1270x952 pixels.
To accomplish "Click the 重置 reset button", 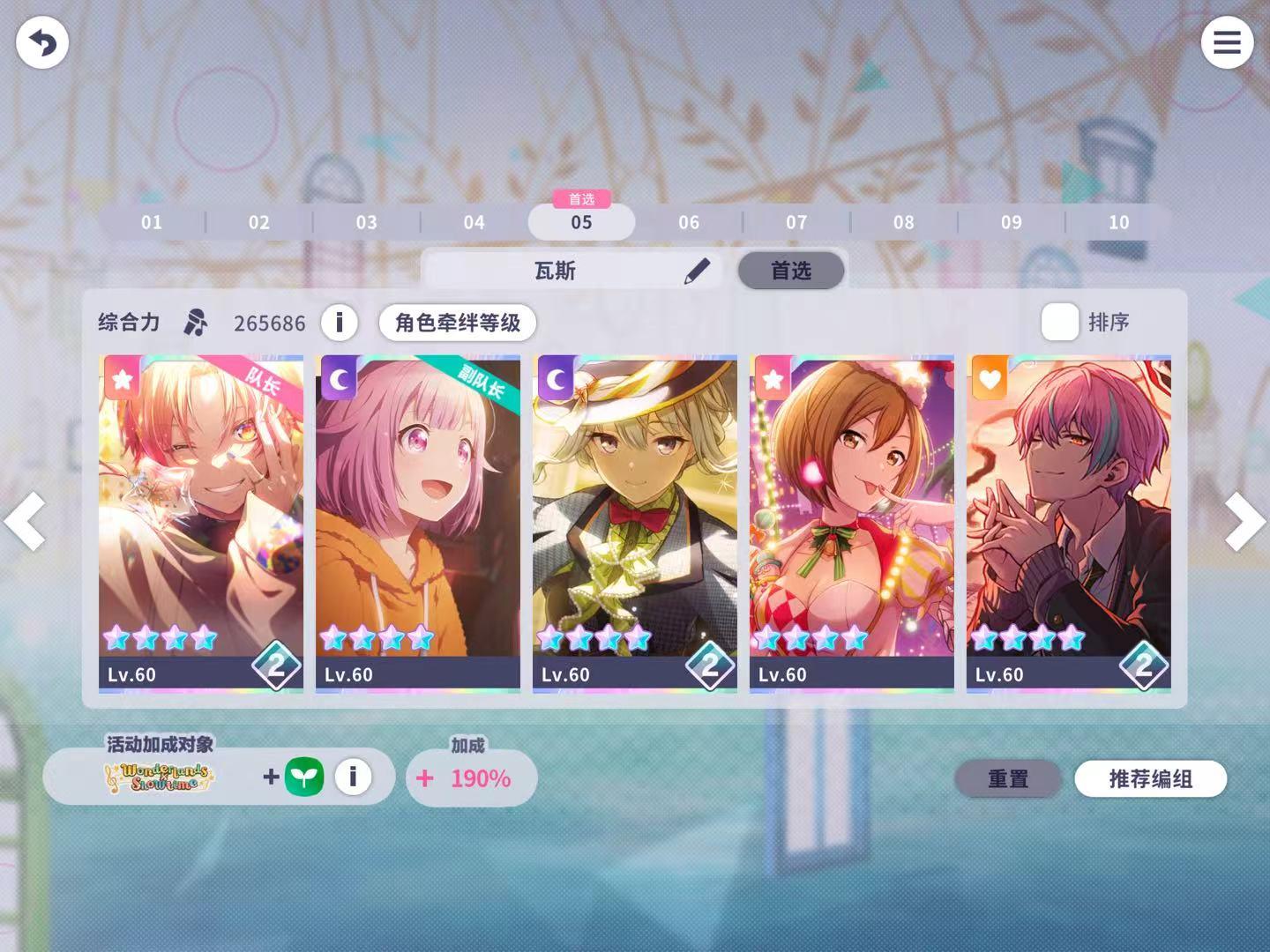I will tap(1008, 779).
